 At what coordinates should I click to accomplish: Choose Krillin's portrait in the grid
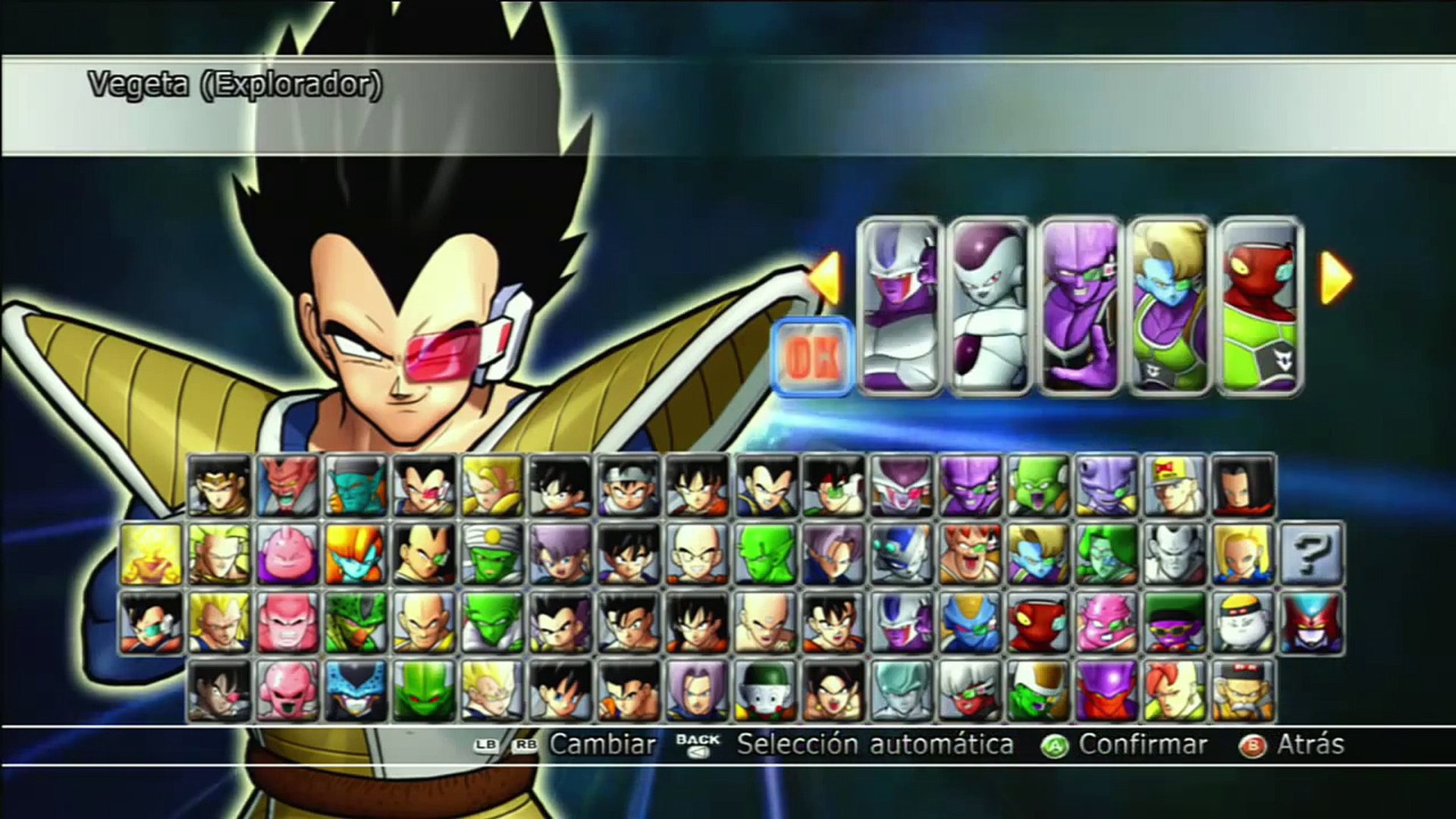[698, 554]
